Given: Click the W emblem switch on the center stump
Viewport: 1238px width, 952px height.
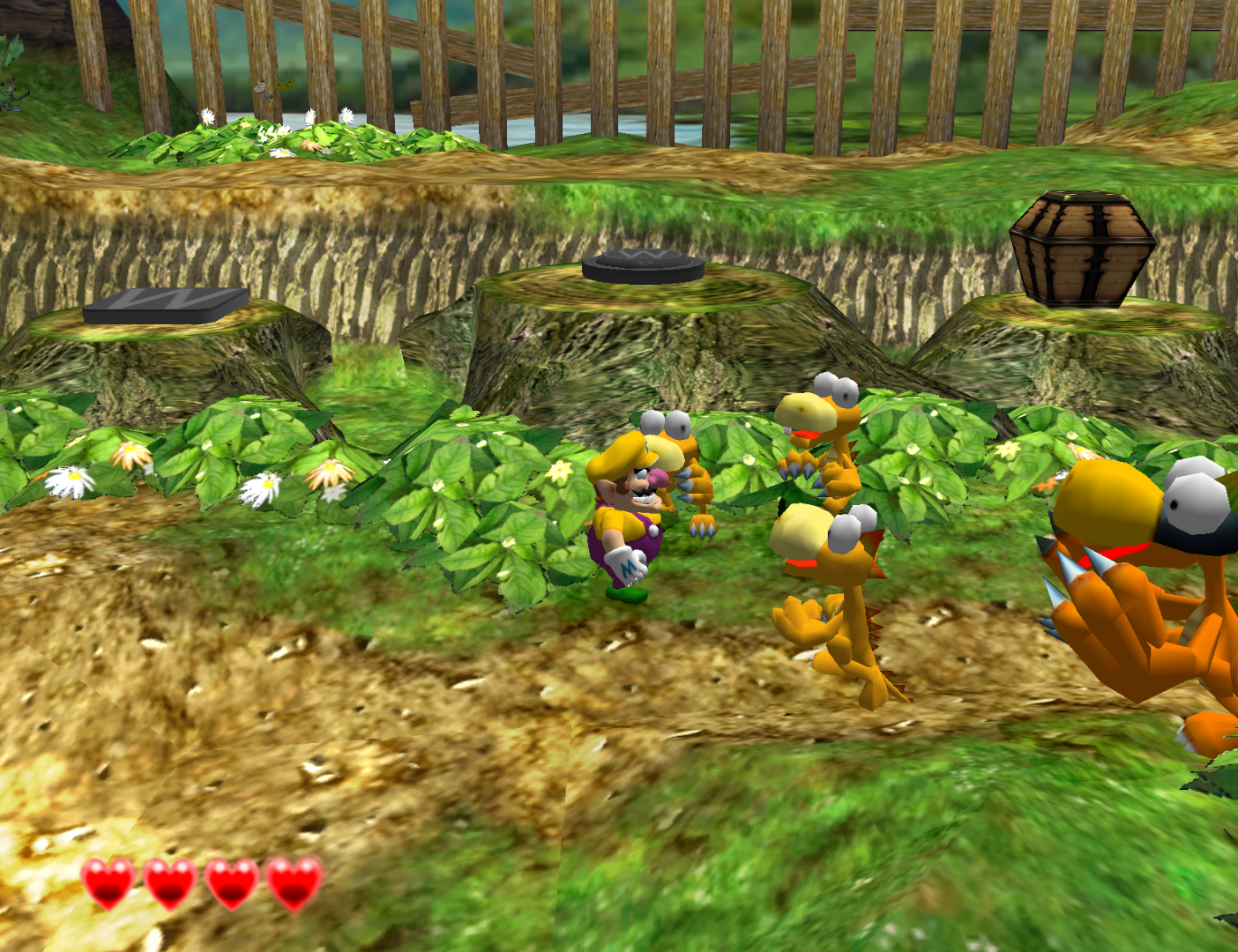Looking at the screenshot, I should pos(642,264).
